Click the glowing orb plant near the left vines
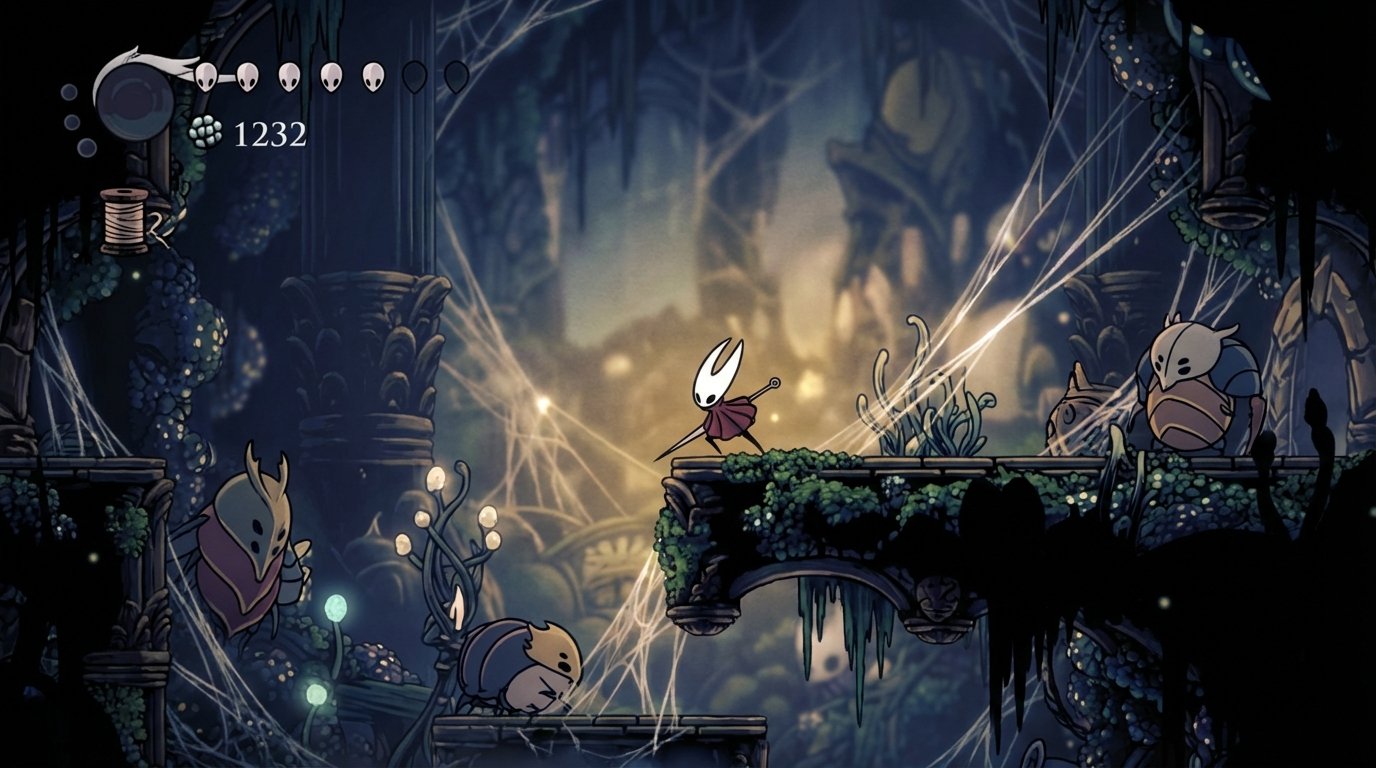This screenshot has height=768, width=1376. (450, 510)
